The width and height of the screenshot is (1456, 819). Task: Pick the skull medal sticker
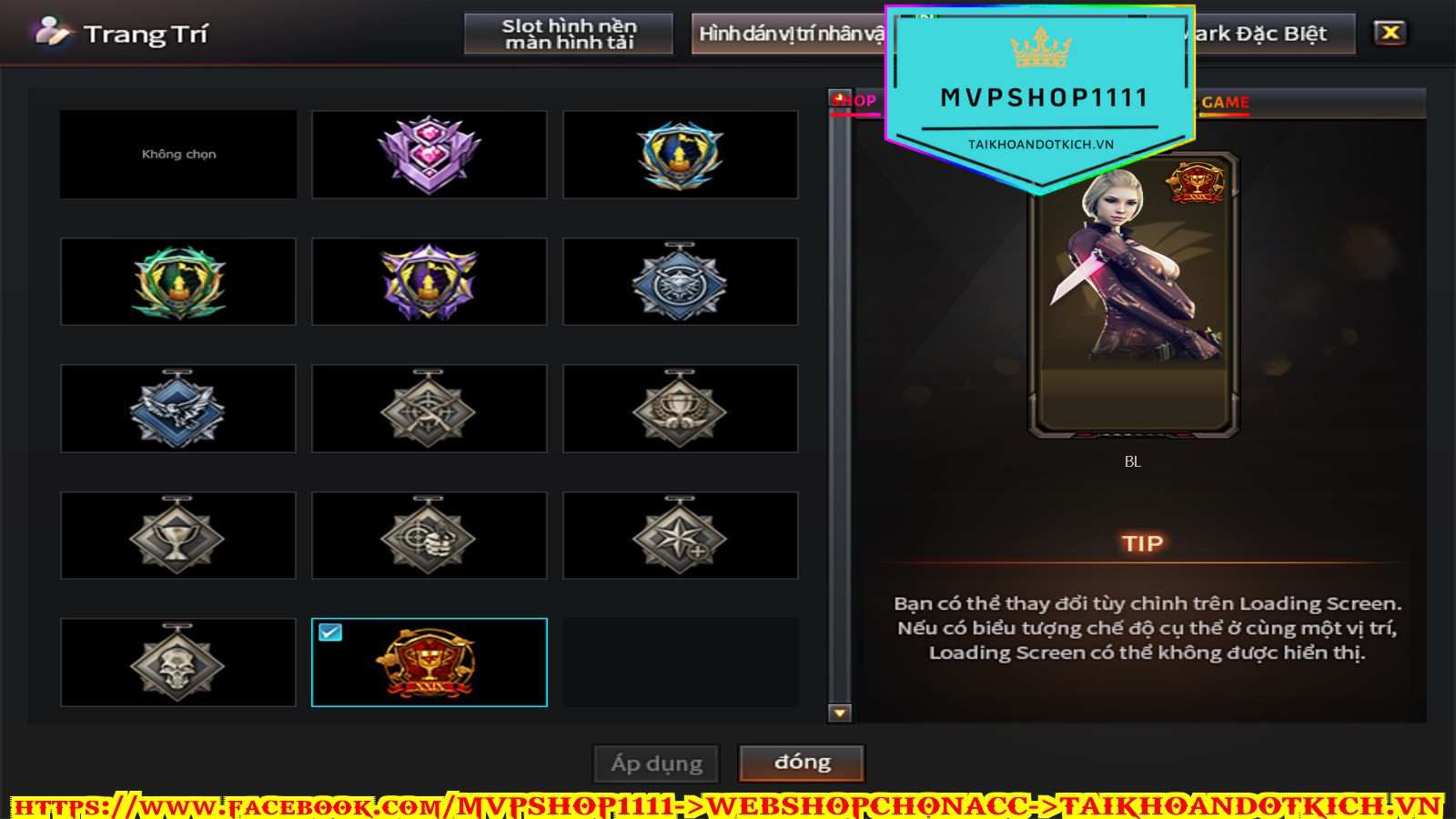click(178, 662)
